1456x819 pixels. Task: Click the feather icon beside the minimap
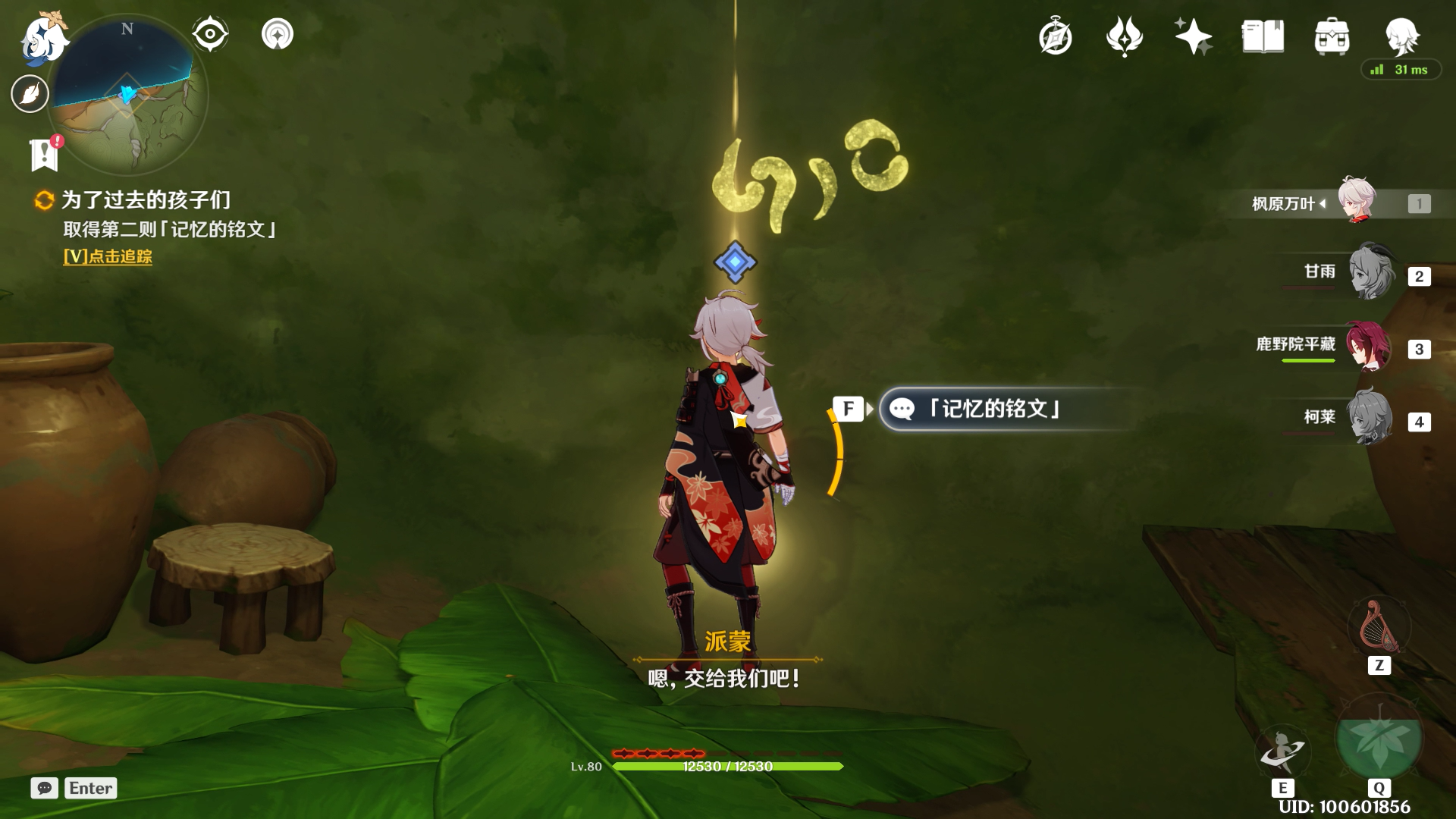[x=30, y=94]
